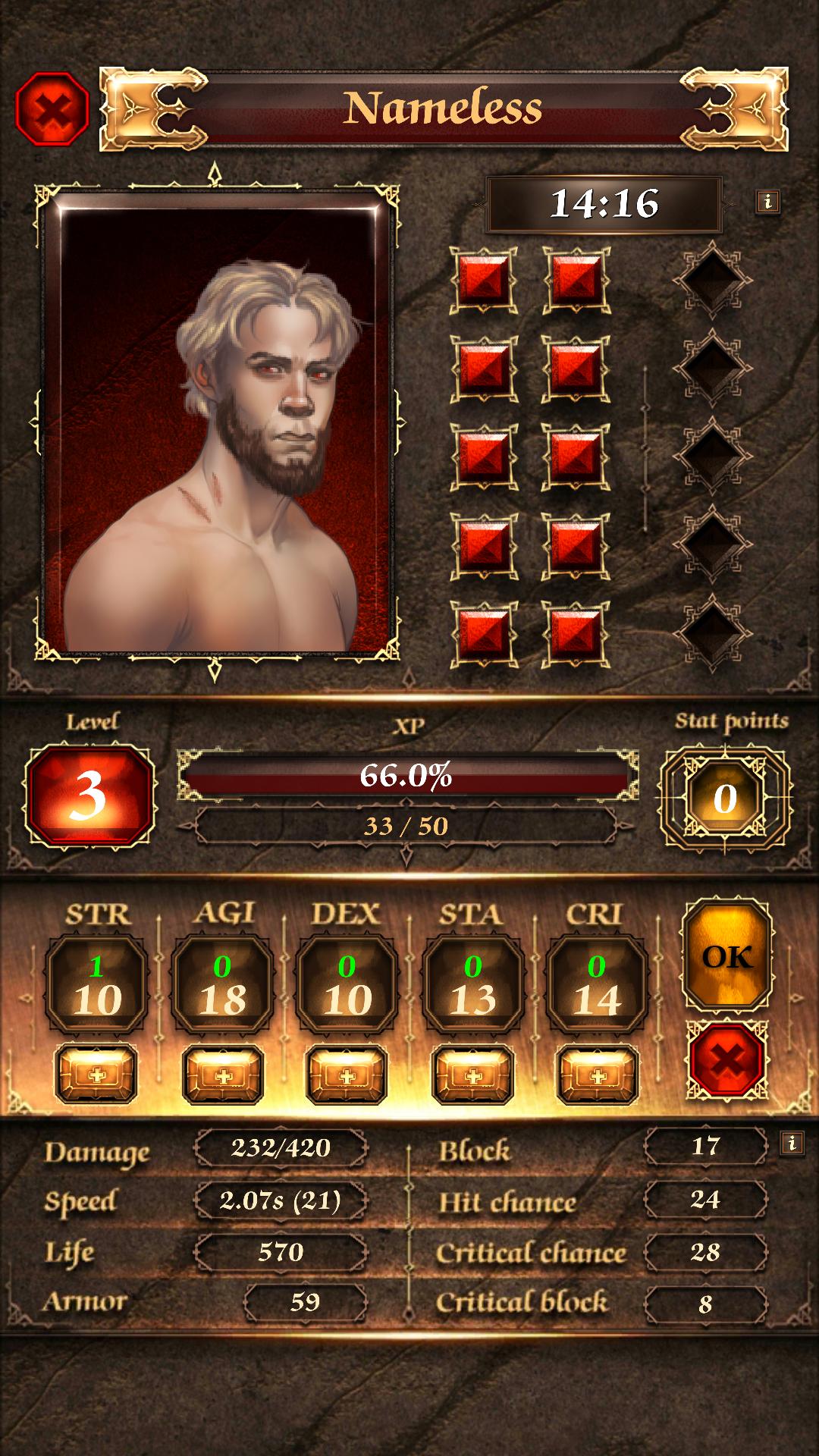Open info next to the 14:16 timer
Image resolution: width=819 pixels, height=1456 pixels.
tap(767, 202)
